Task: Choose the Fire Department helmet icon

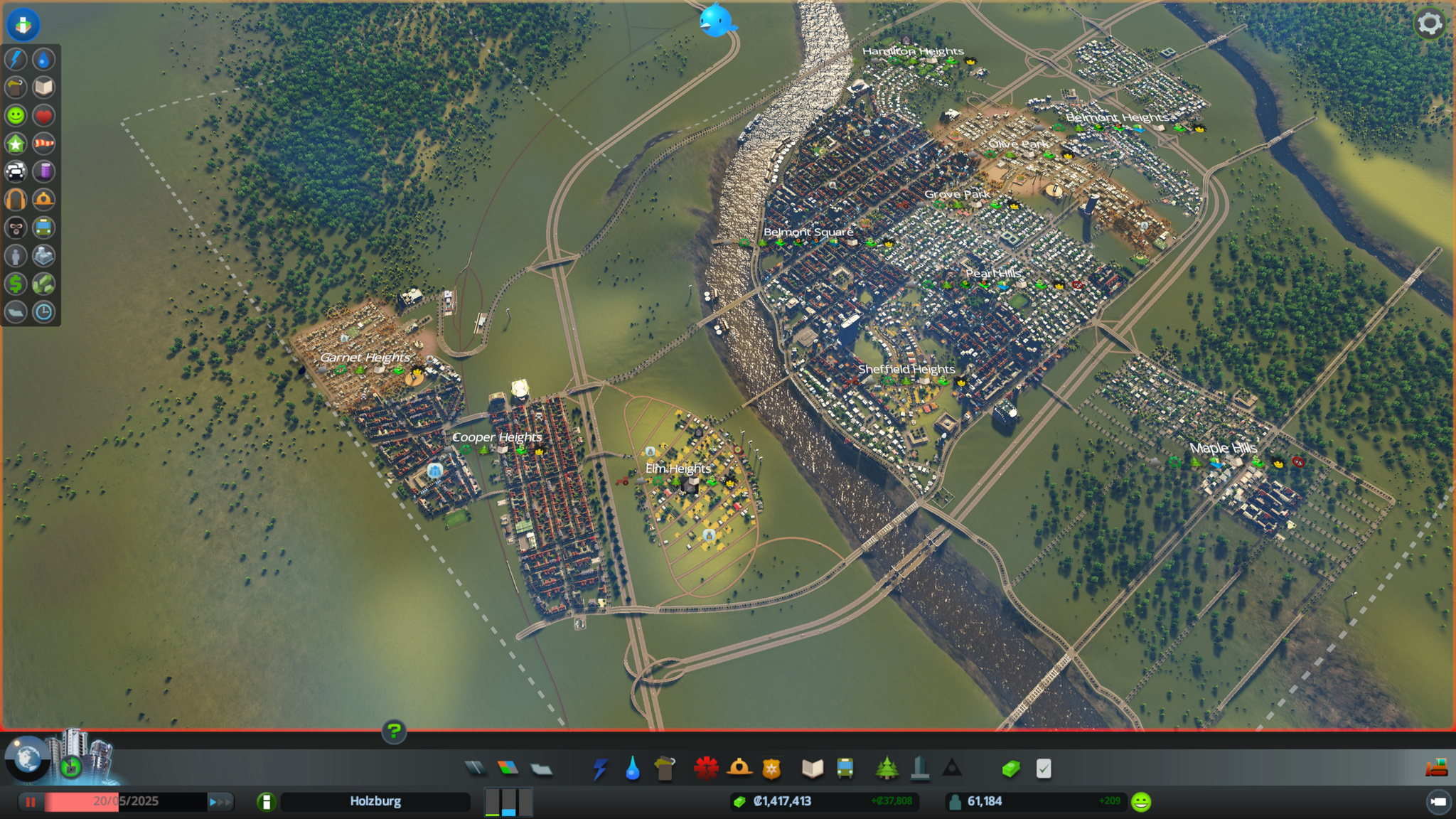Action: 739,769
